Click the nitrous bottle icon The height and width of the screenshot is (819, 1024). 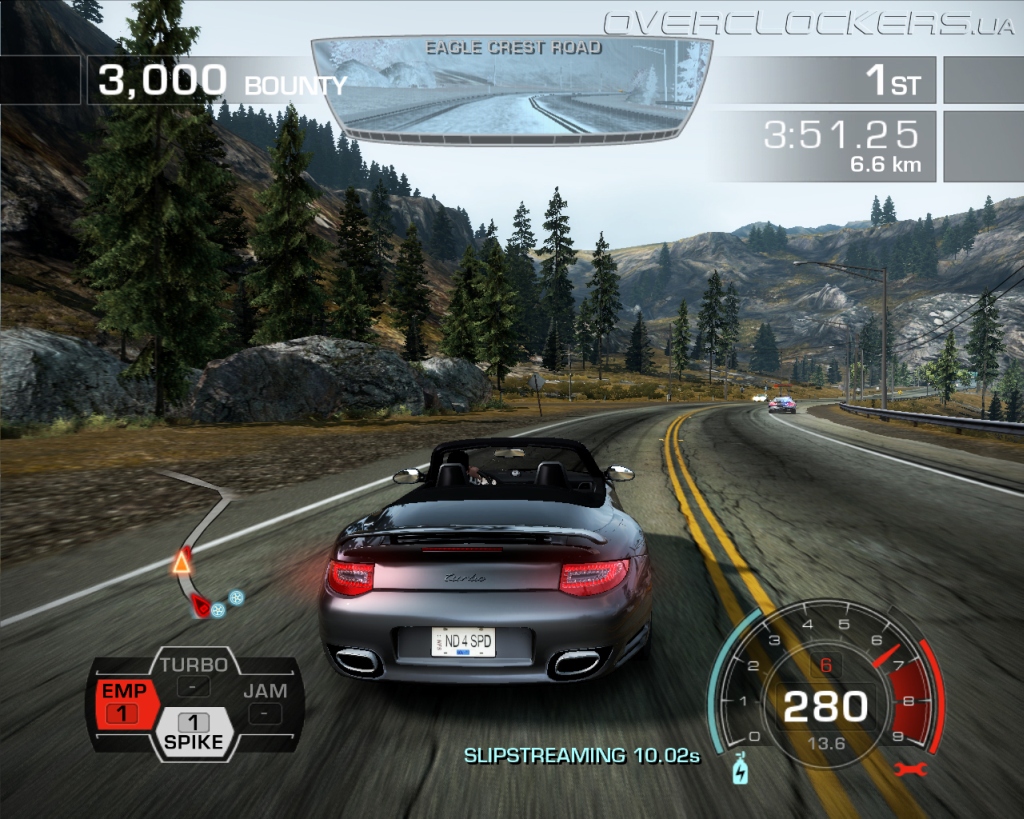pyautogui.click(x=740, y=771)
